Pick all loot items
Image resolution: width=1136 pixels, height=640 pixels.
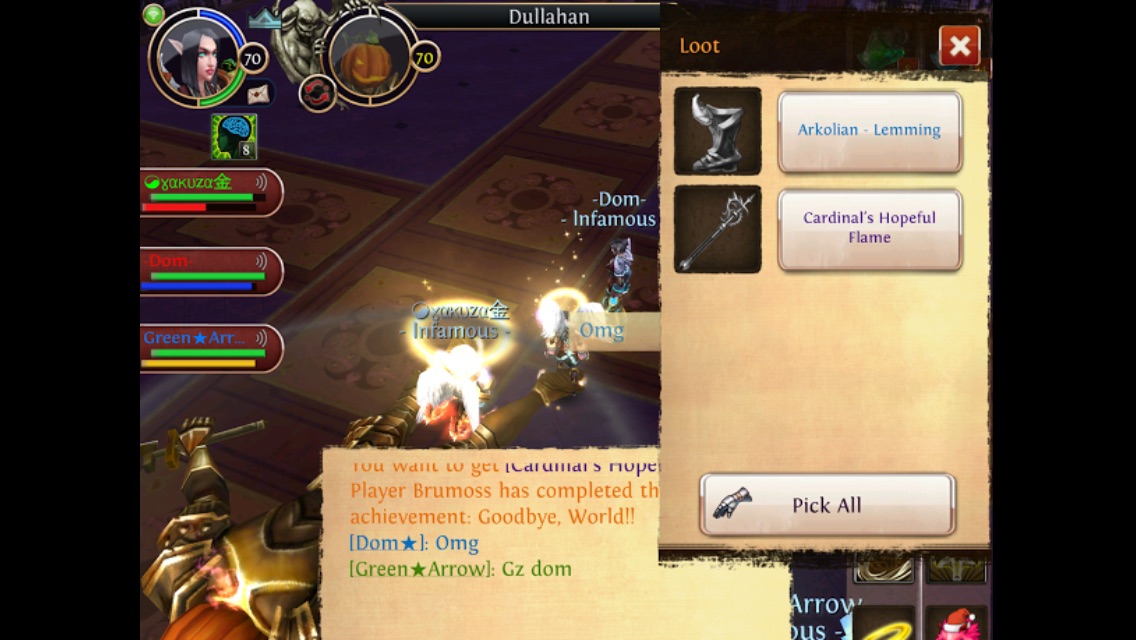[826, 505]
